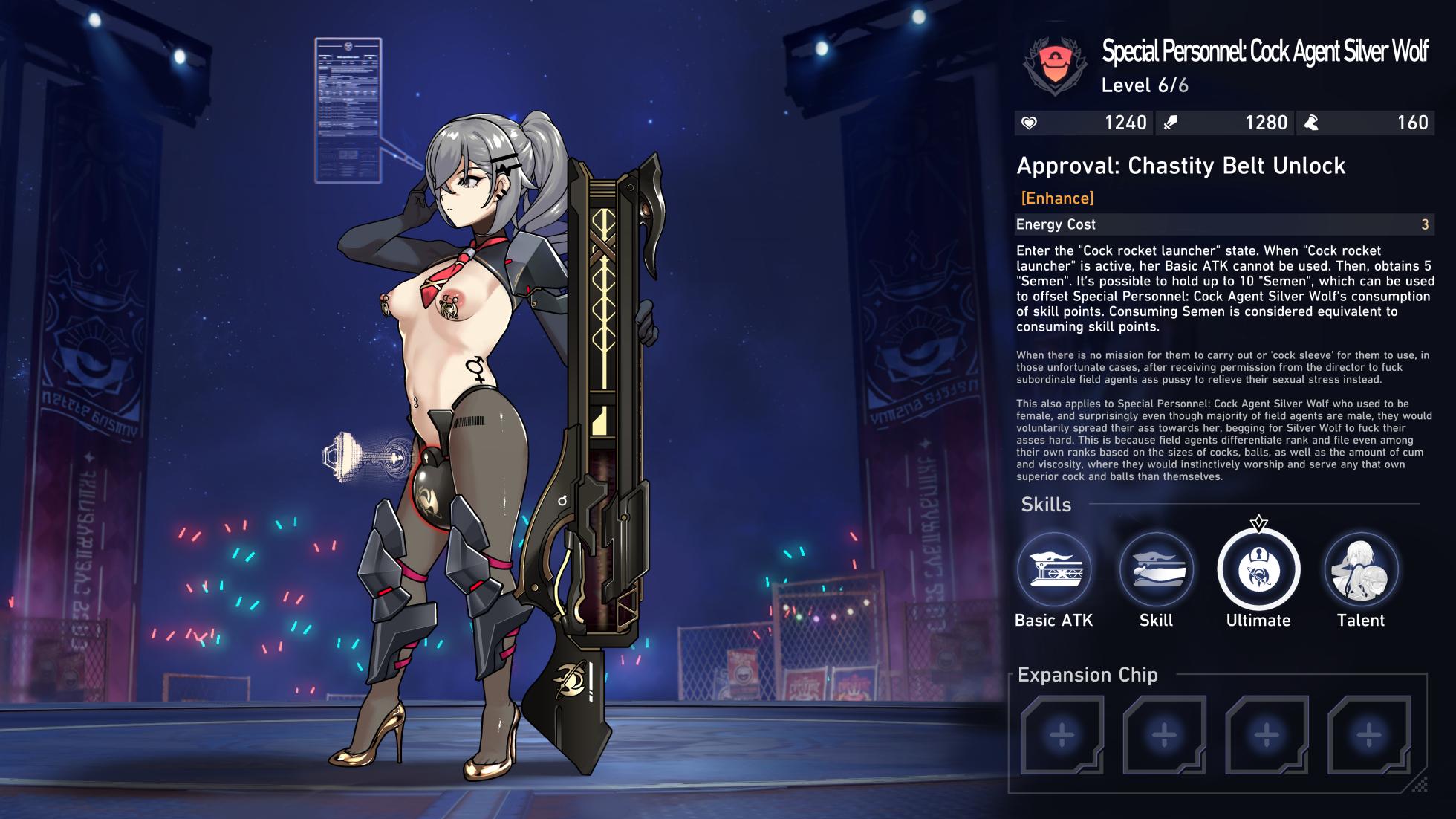The height and width of the screenshot is (819, 1456).
Task: Click the heart HP stat icon
Action: (x=1030, y=123)
